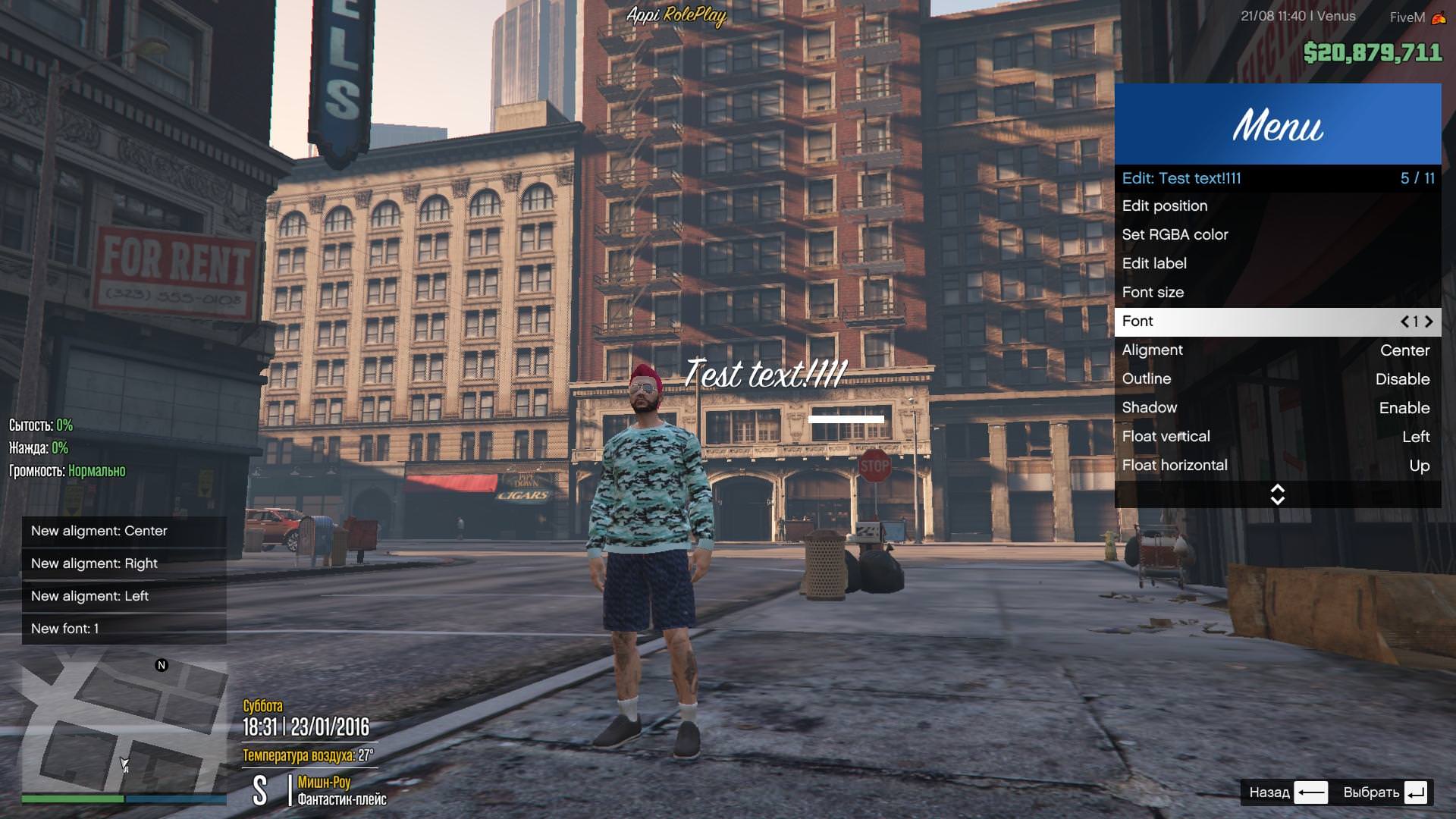Click the menu scroll arrows indicator
The height and width of the screenshot is (819, 1456).
[1277, 494]
